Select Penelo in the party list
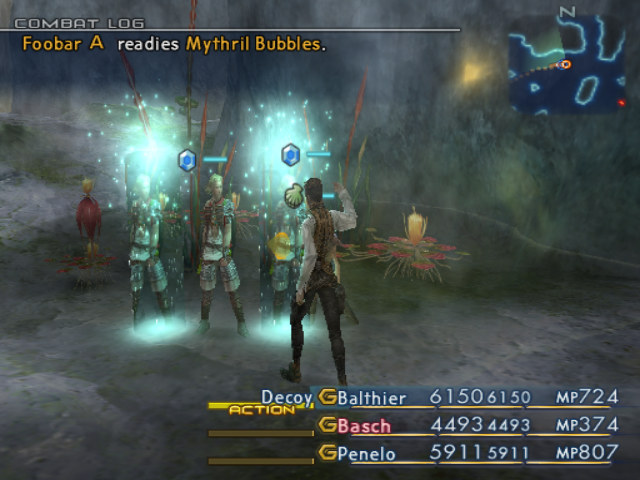 click(x=367, y=454)
